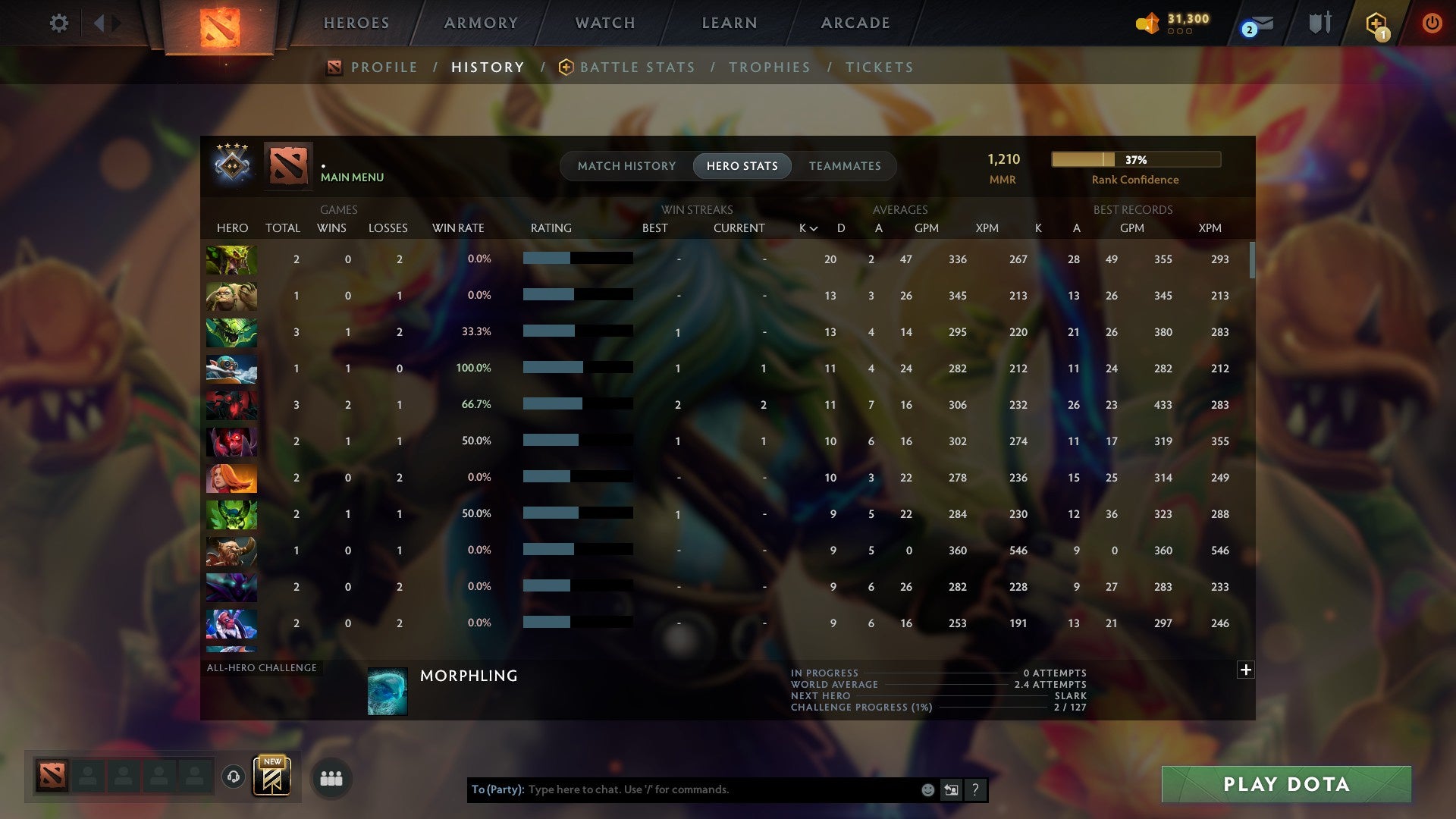
Task: Click the PLAY DOTA button
Action: click(x=1285, y=784)
